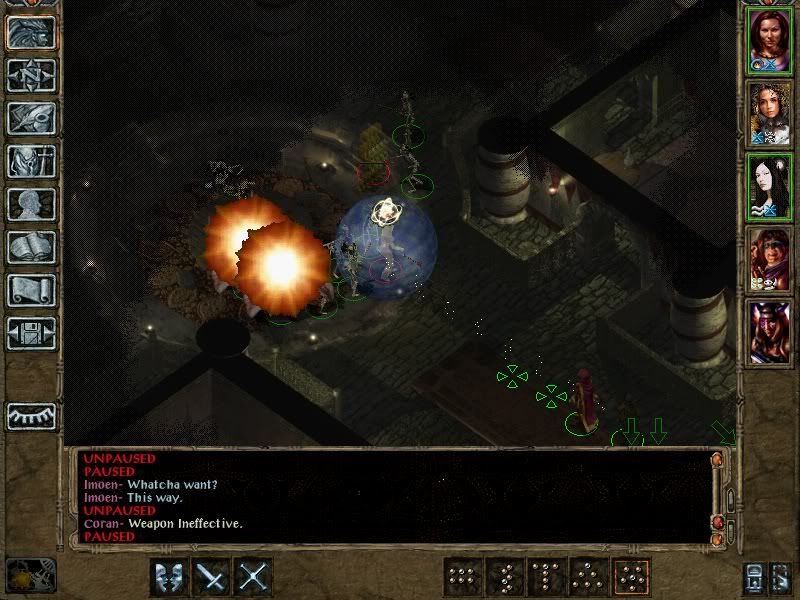
Task: Open the priest scroll screen
Action: pyautogui.click(x=31, y=290)
